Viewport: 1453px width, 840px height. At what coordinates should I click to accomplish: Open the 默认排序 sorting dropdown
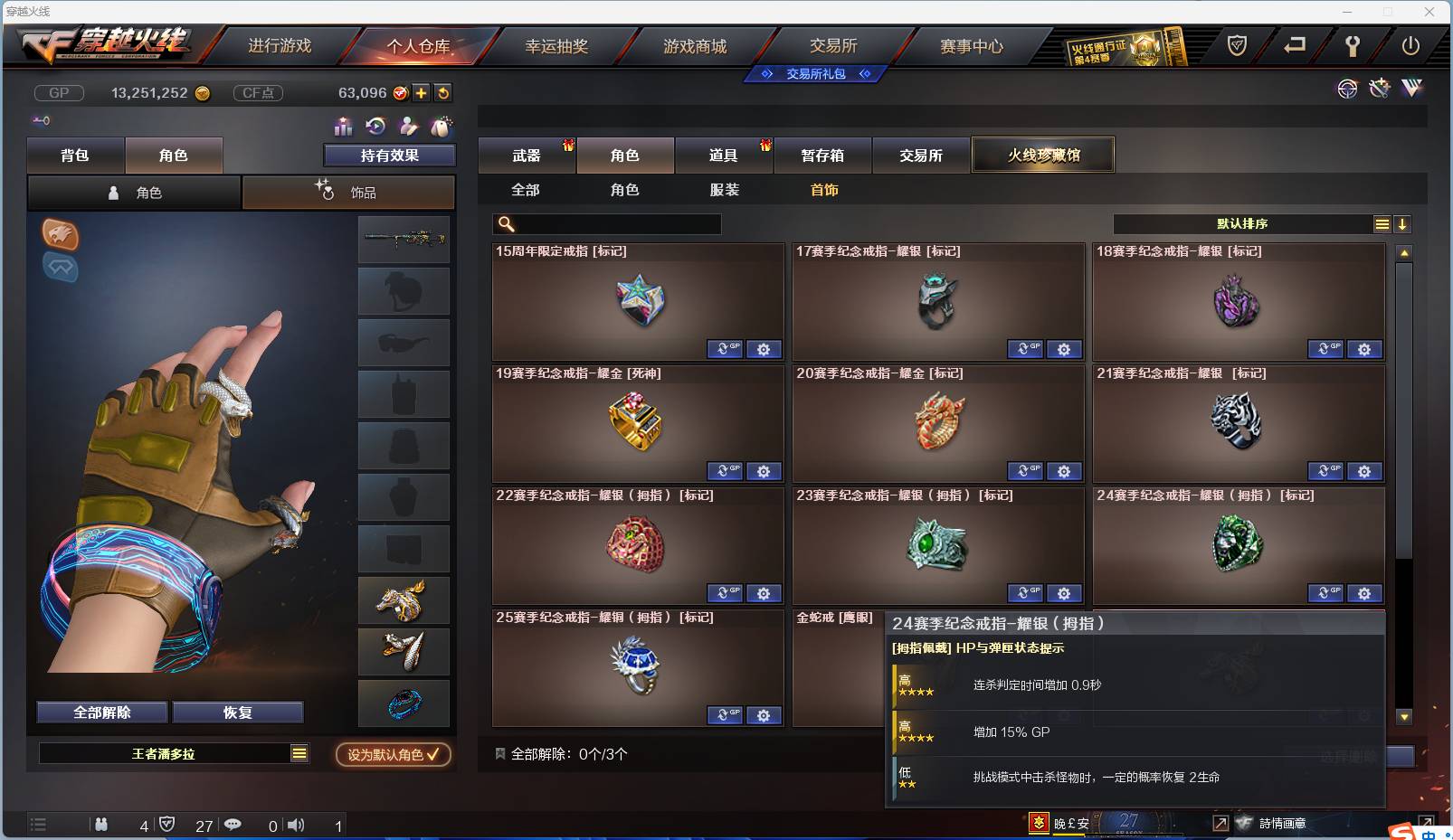pyautogui.click(x=1239, y=223)
